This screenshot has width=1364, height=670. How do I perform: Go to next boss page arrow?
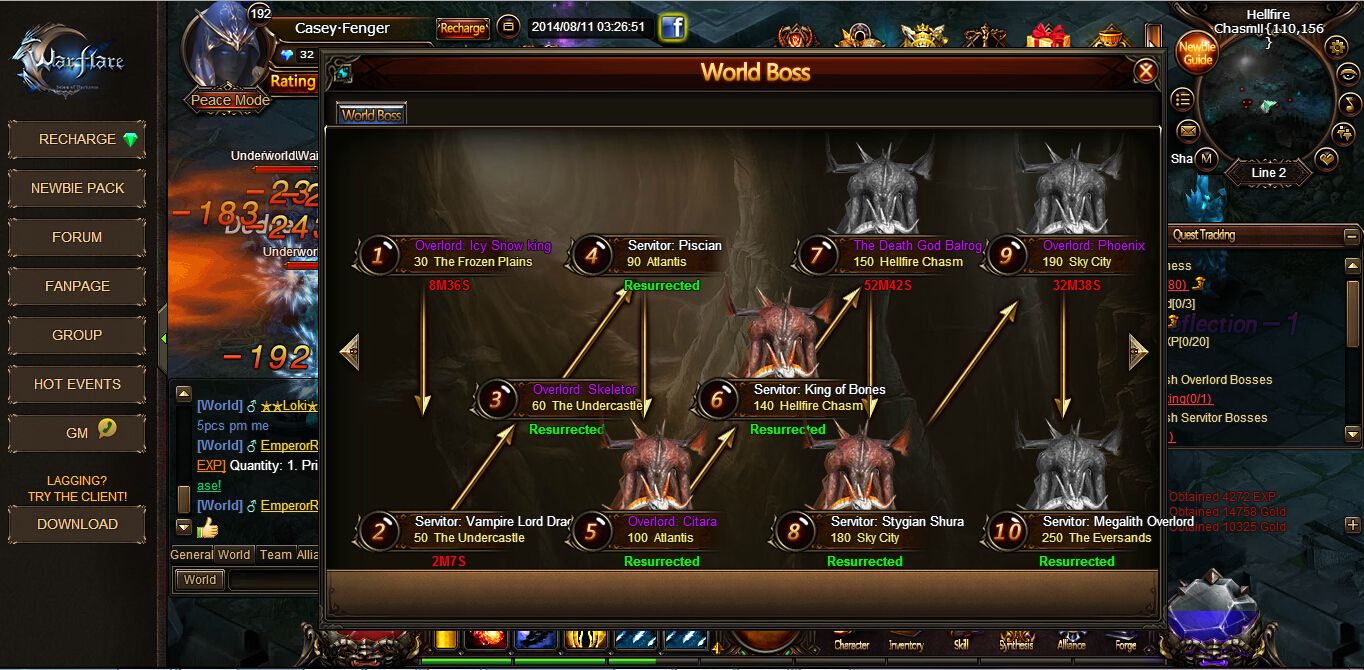[1138, 351]
